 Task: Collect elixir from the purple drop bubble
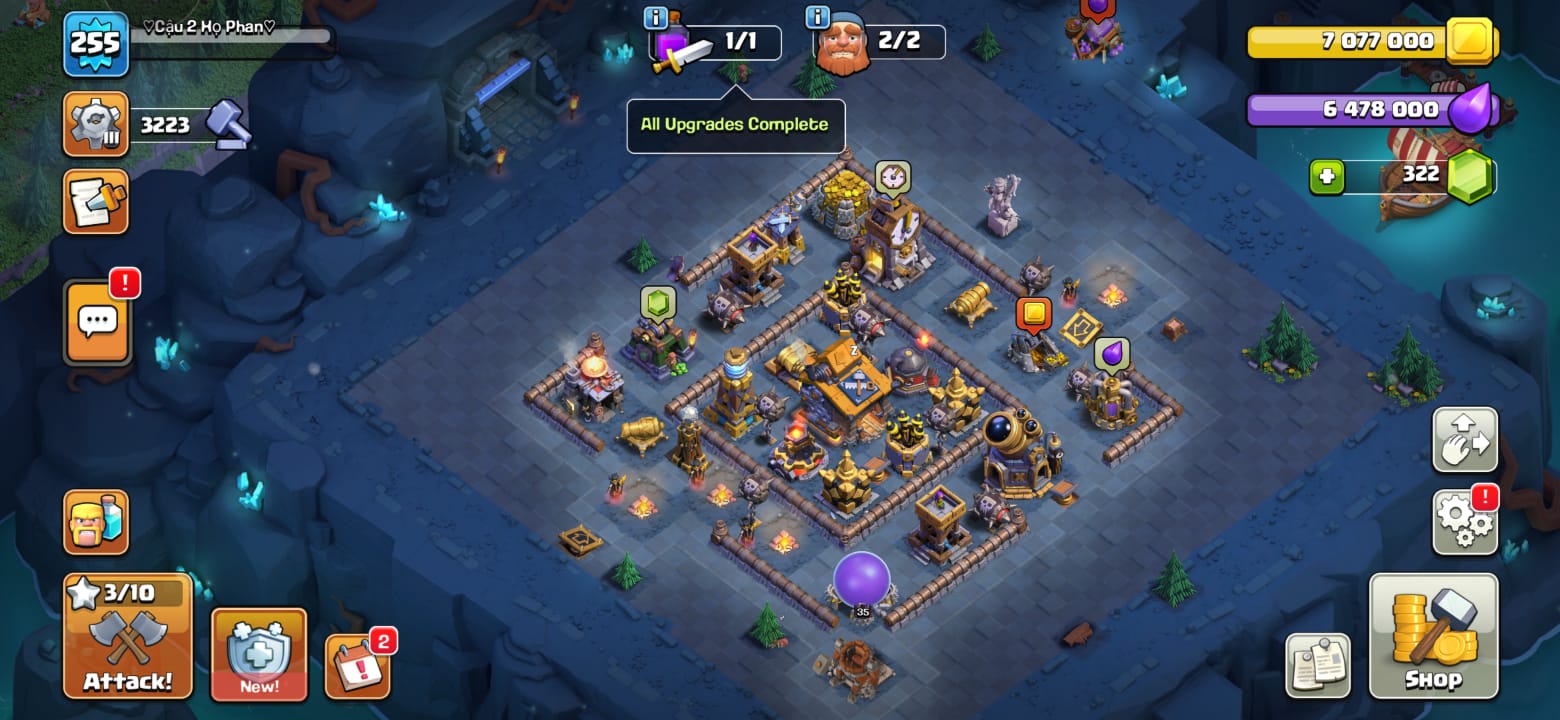[x=1110, y=354]
